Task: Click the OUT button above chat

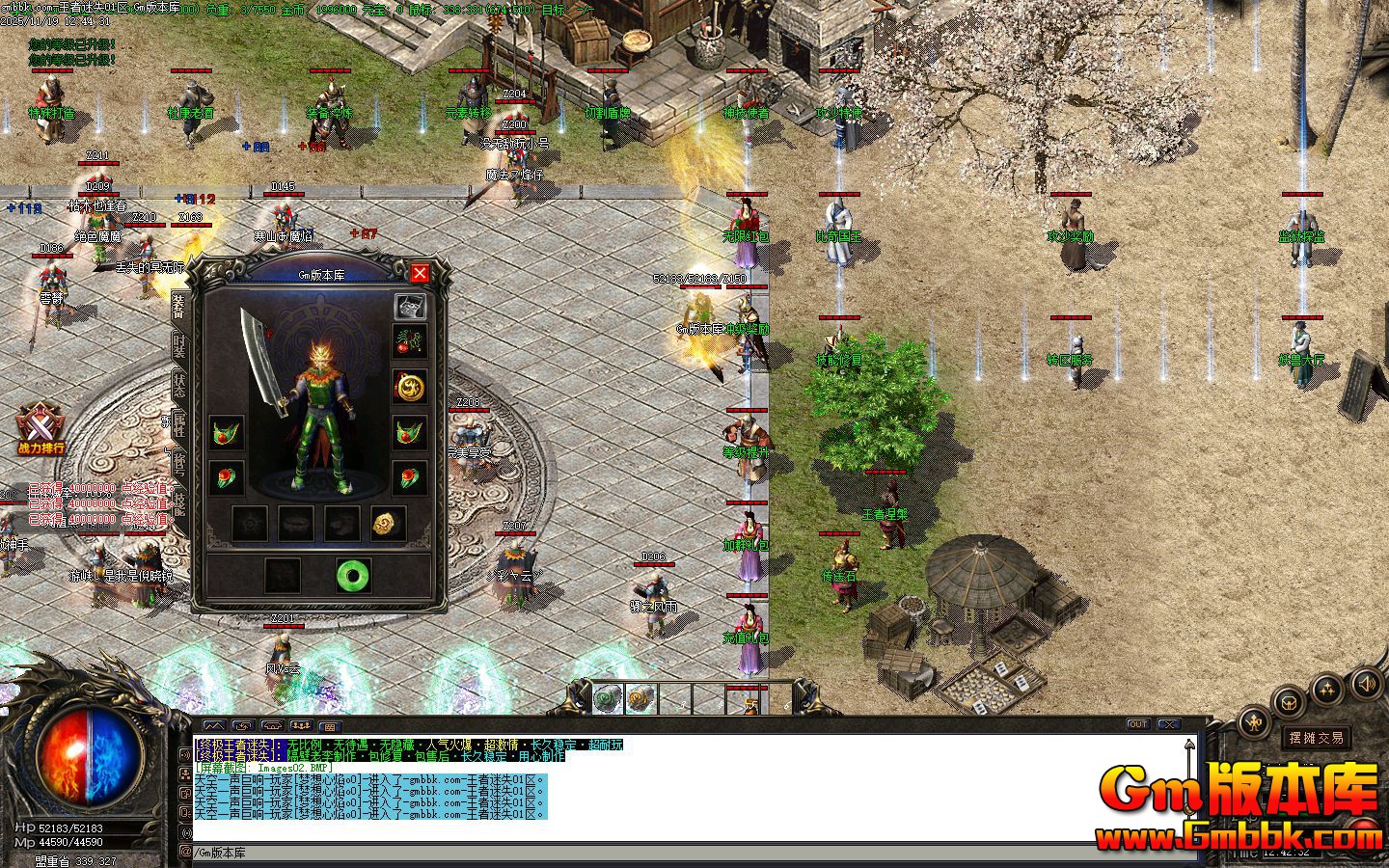Action: point(1138,724)
